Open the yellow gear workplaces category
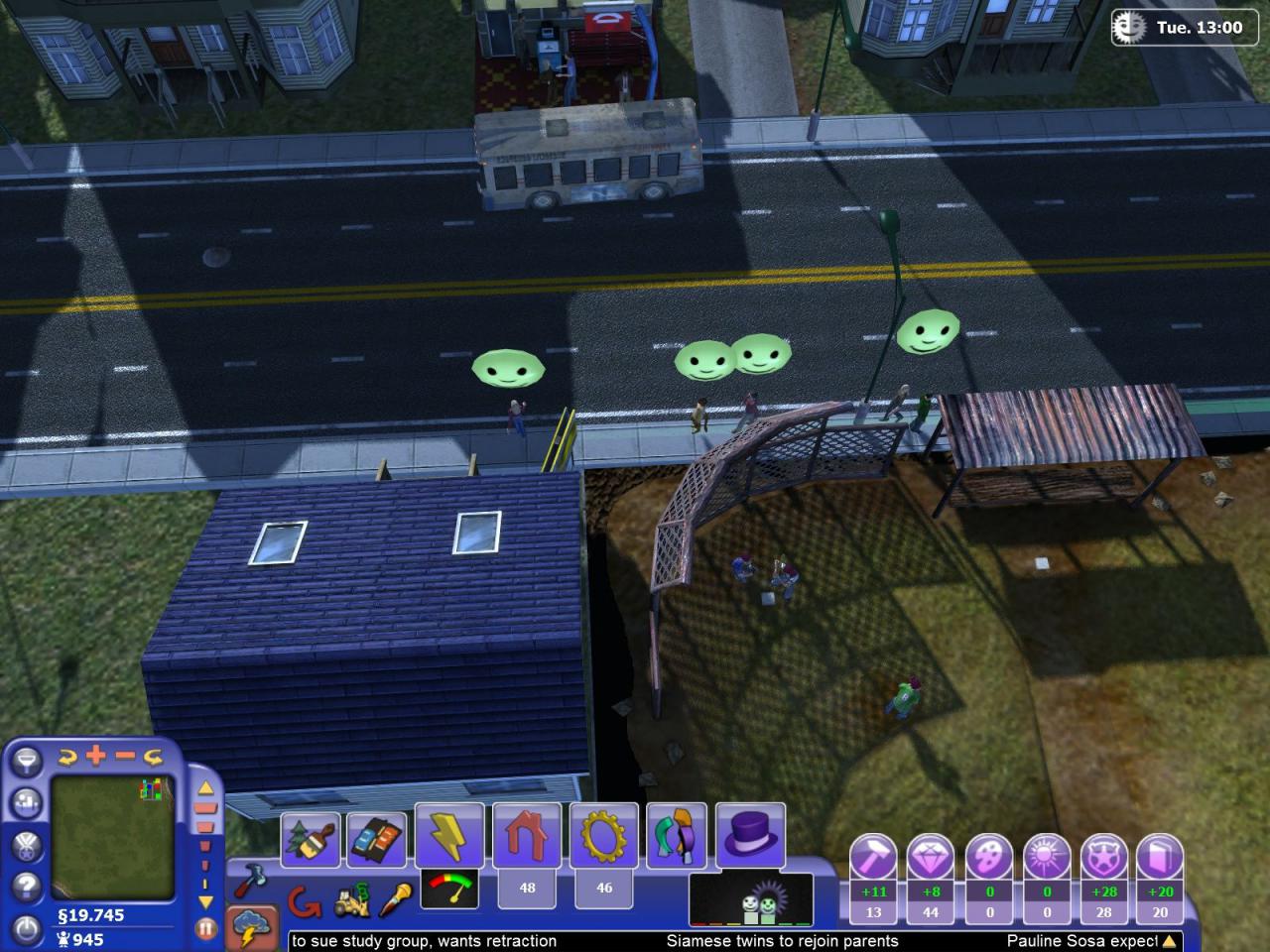The image size is (1270, 952). coord(603,838)
